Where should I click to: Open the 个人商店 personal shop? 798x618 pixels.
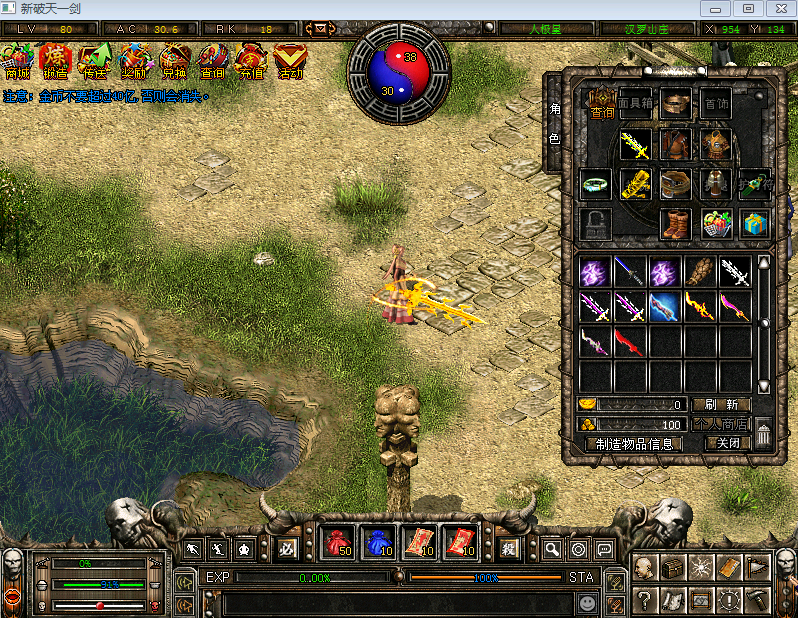[x=720, y=424]
